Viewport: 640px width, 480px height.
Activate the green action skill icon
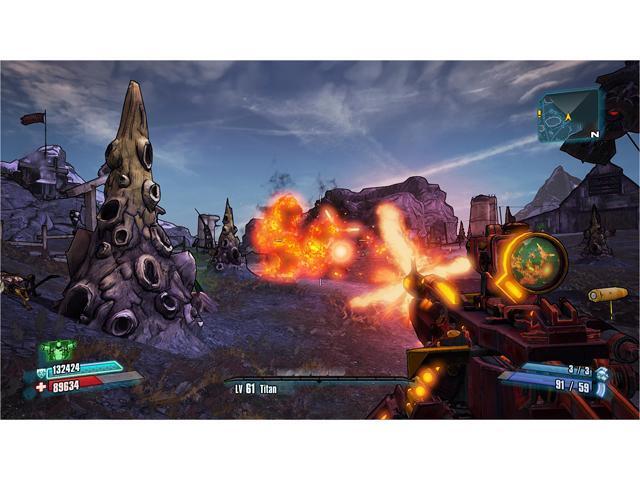pyautogui.click(x=58, y=351)
